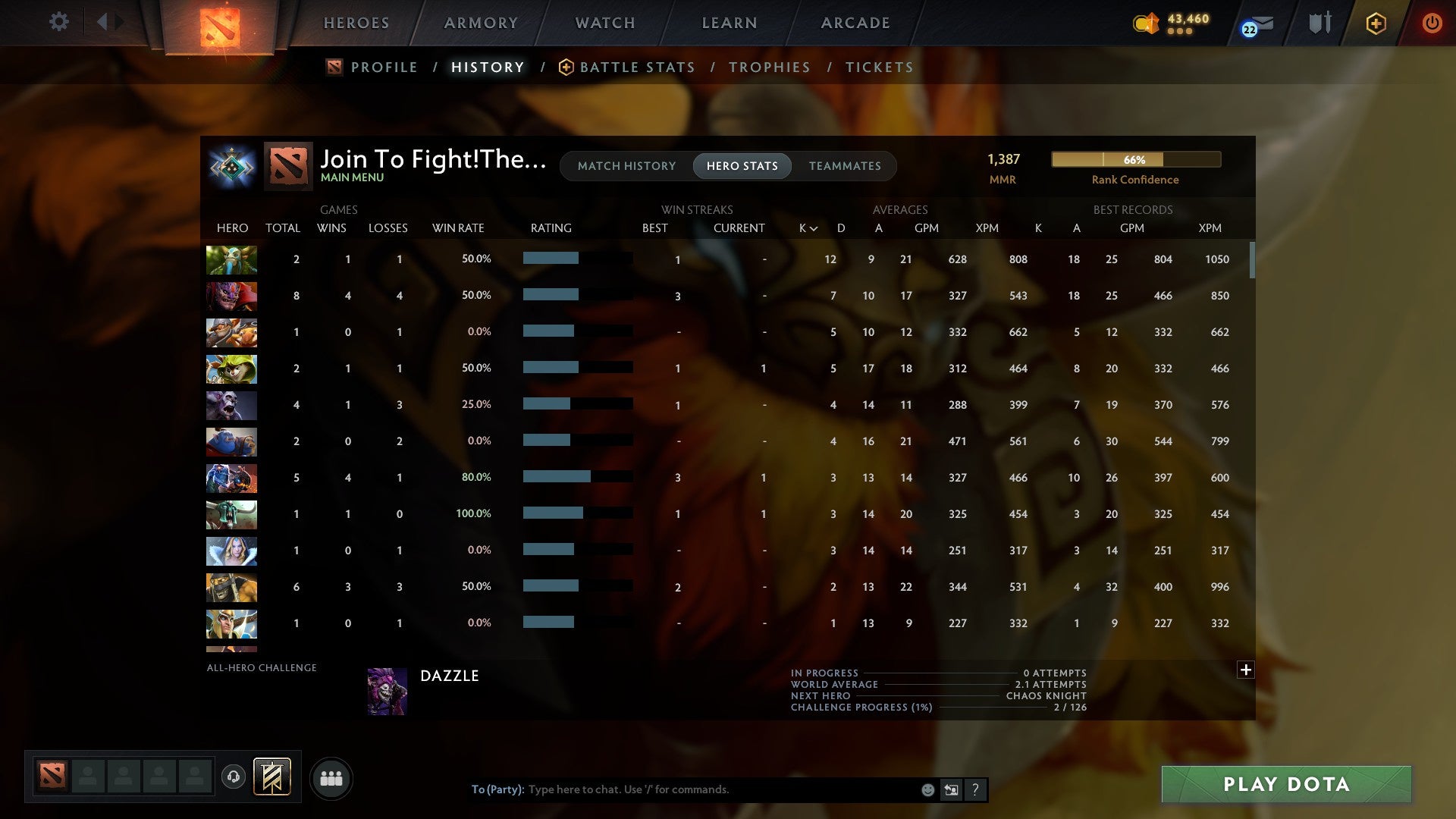Open the mail notifications envelope icon
Viewport: 1456px width, 819px height.
[1258, 24]
